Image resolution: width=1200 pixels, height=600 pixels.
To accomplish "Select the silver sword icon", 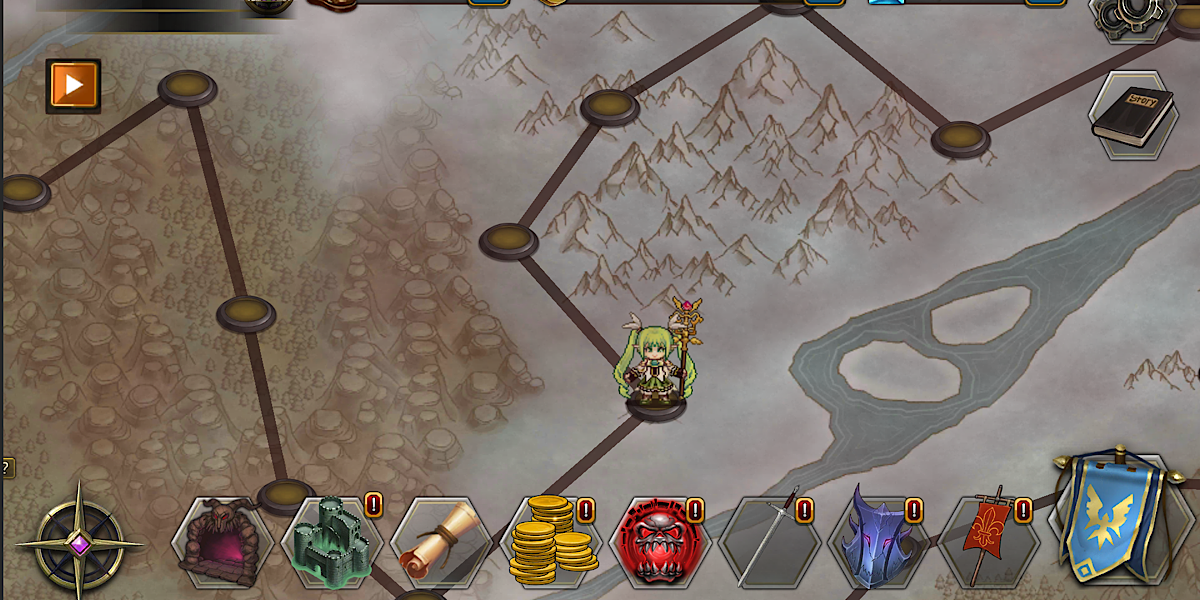I will 768,543.
